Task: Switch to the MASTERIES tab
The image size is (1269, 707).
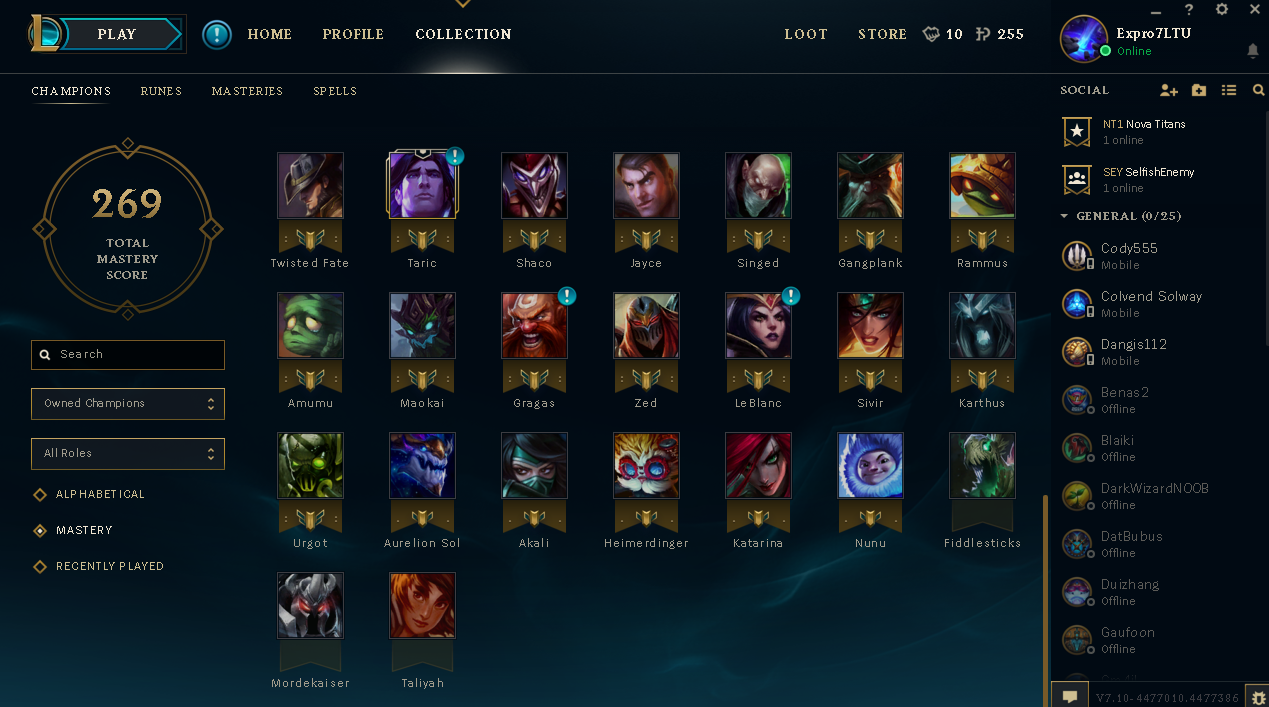Action: [x=247, y=91]
